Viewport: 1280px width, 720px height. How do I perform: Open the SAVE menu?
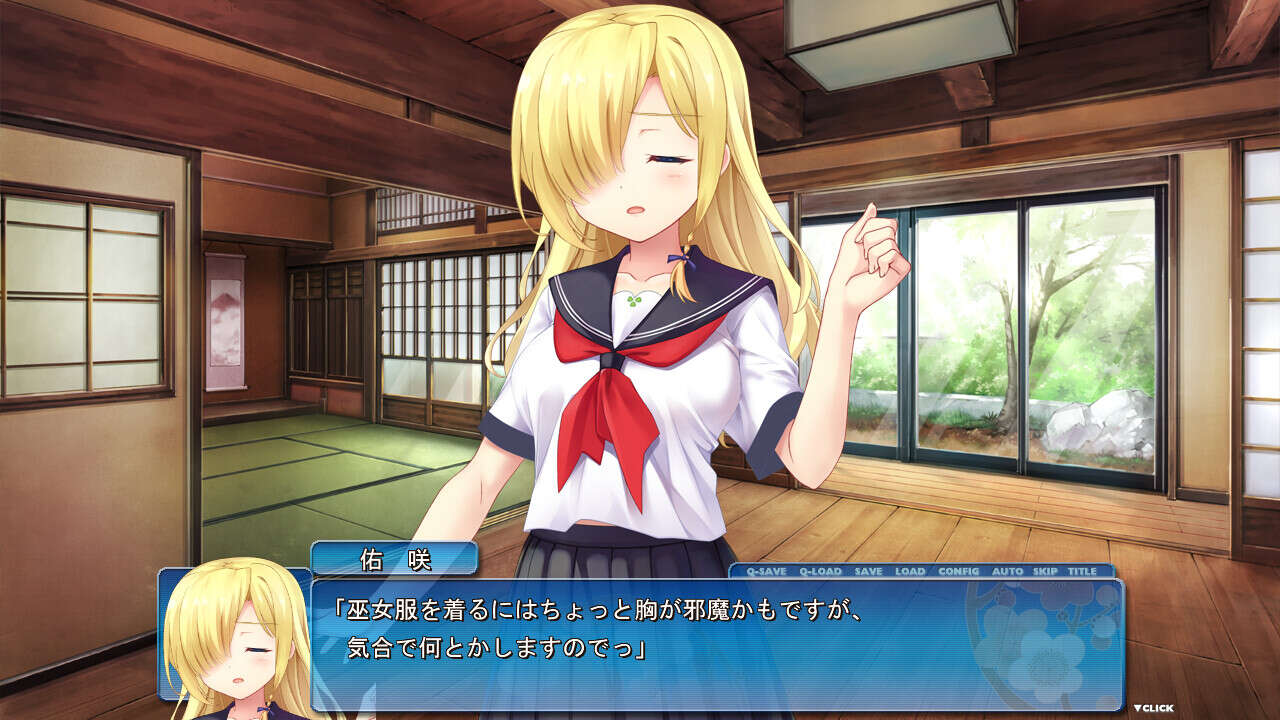pos(868,571)
